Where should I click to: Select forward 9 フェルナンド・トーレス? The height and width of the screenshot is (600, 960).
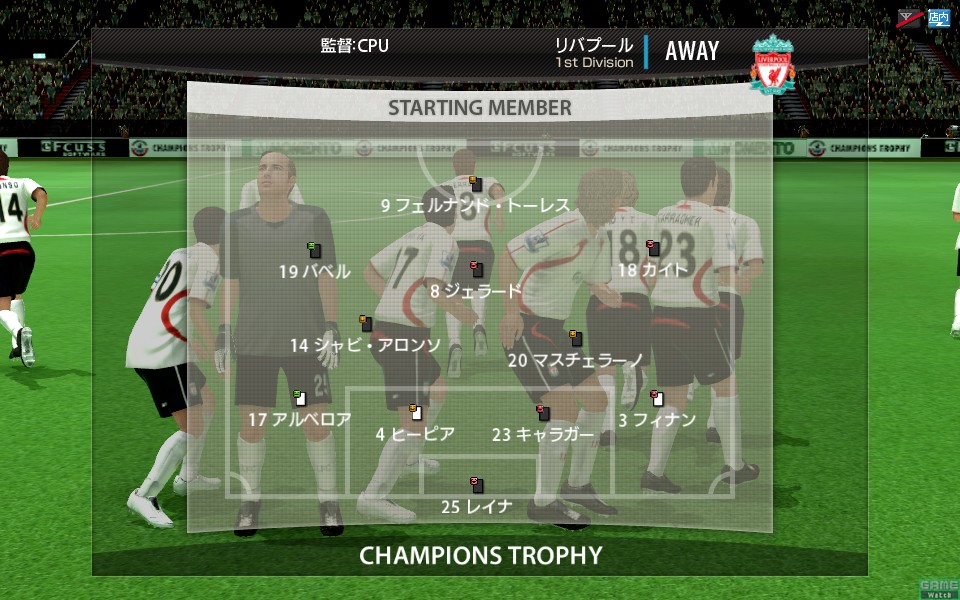coord(475,205)
